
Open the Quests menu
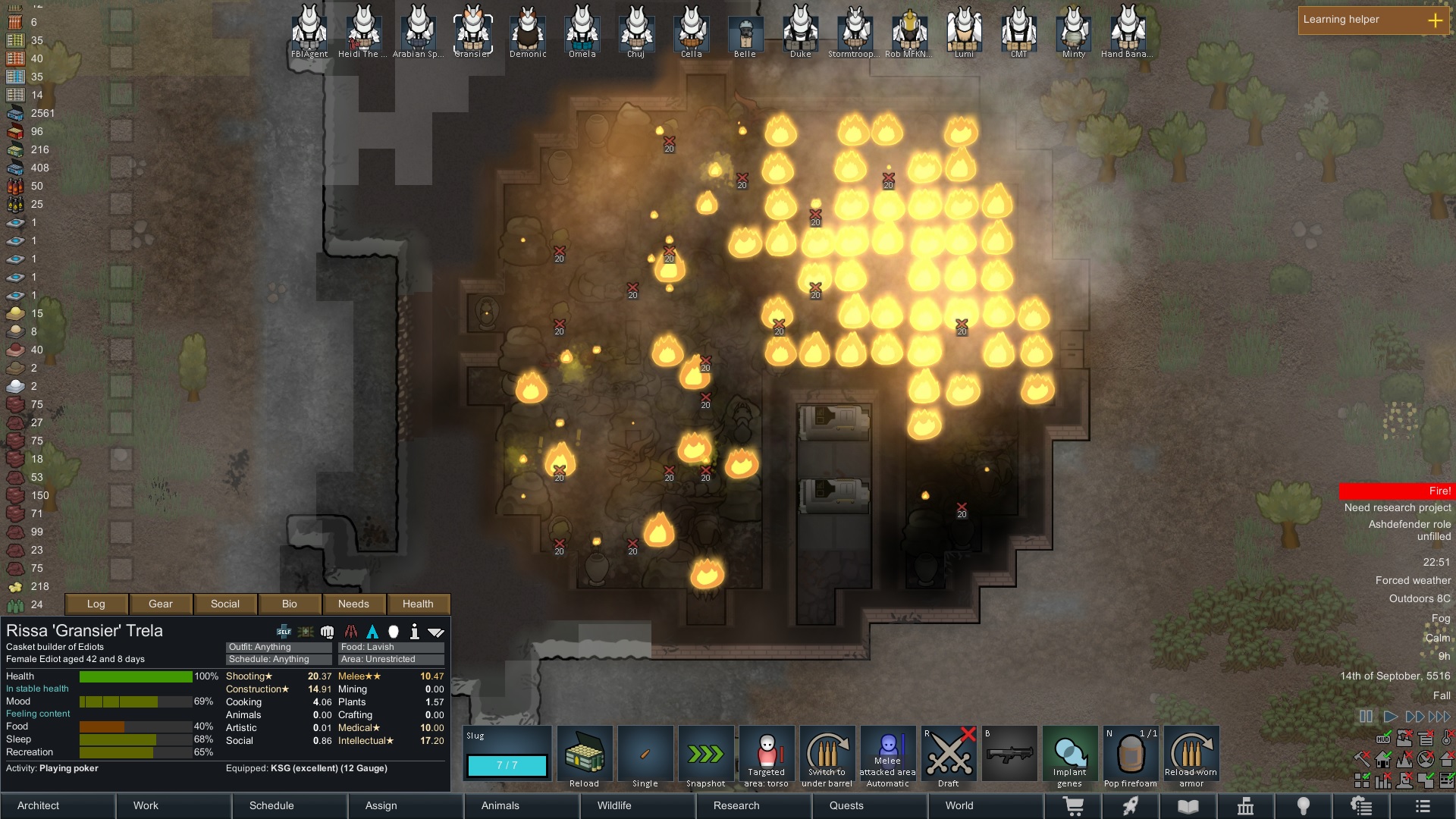tap(846, 805)
